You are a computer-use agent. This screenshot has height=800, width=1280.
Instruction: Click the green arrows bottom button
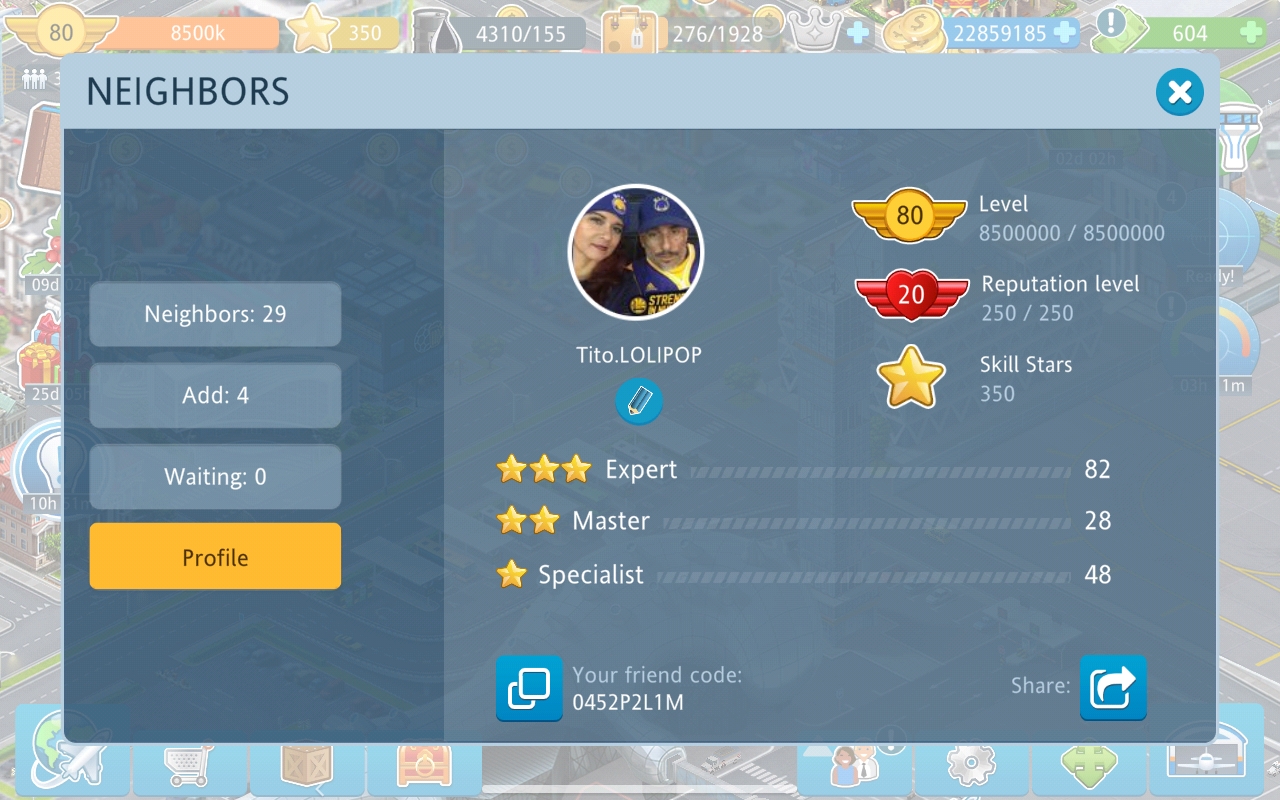pyautogui.click(x=1088, y=767)
